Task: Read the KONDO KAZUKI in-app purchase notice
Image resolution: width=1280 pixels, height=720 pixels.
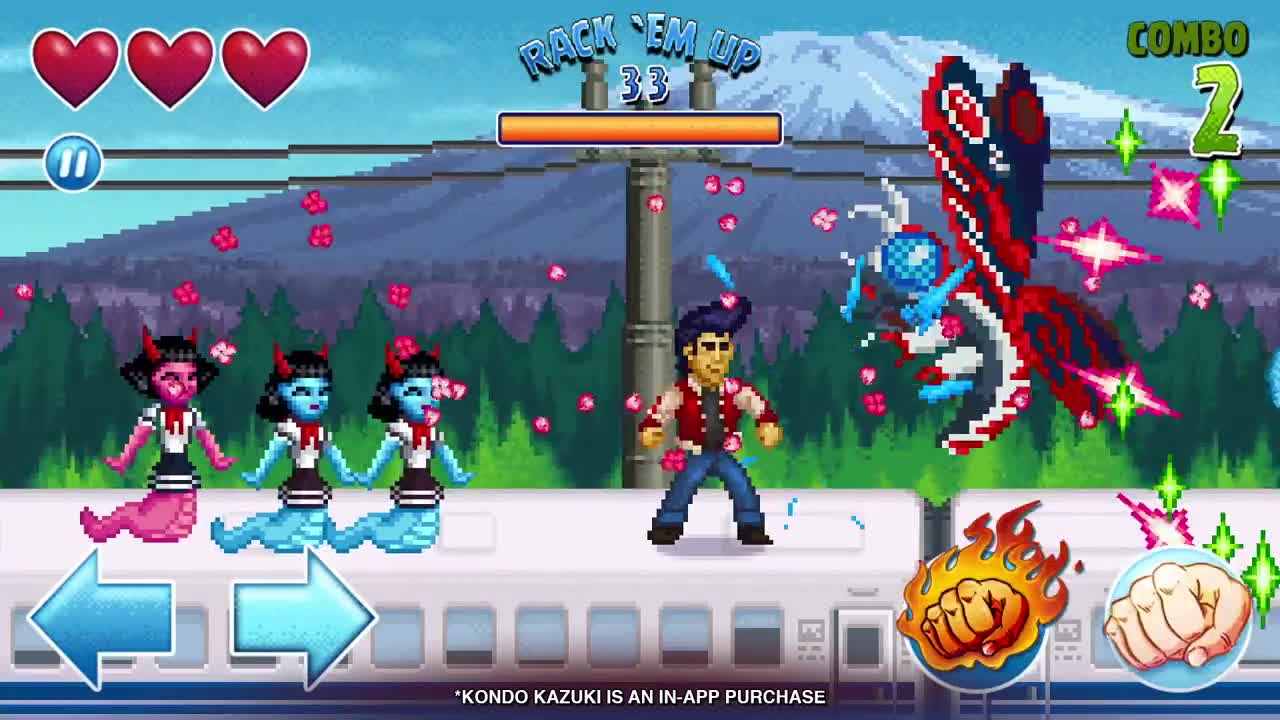Action: [x=637, y=698]
